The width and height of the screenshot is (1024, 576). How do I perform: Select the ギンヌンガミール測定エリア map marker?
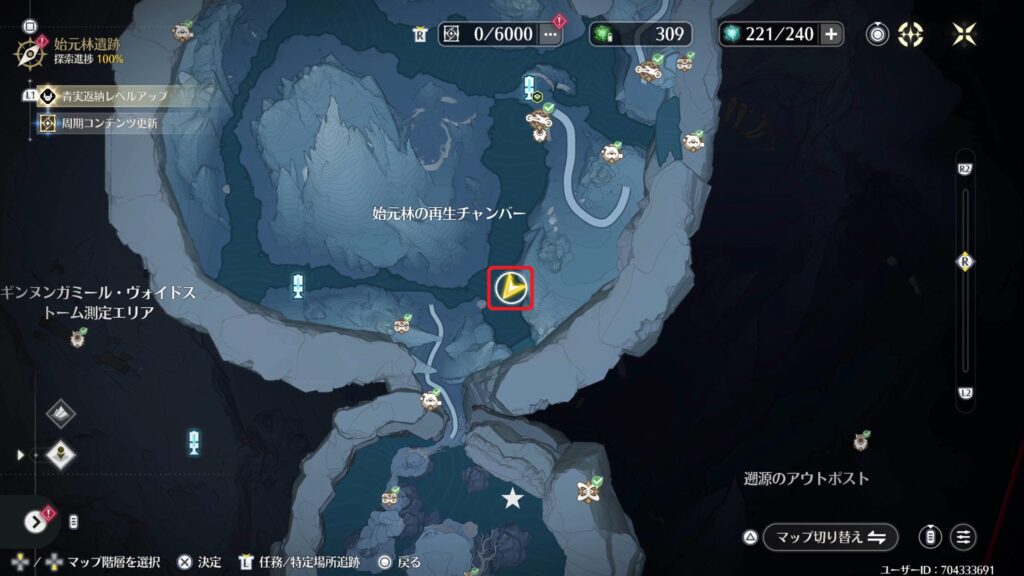(x=78, y=339)
